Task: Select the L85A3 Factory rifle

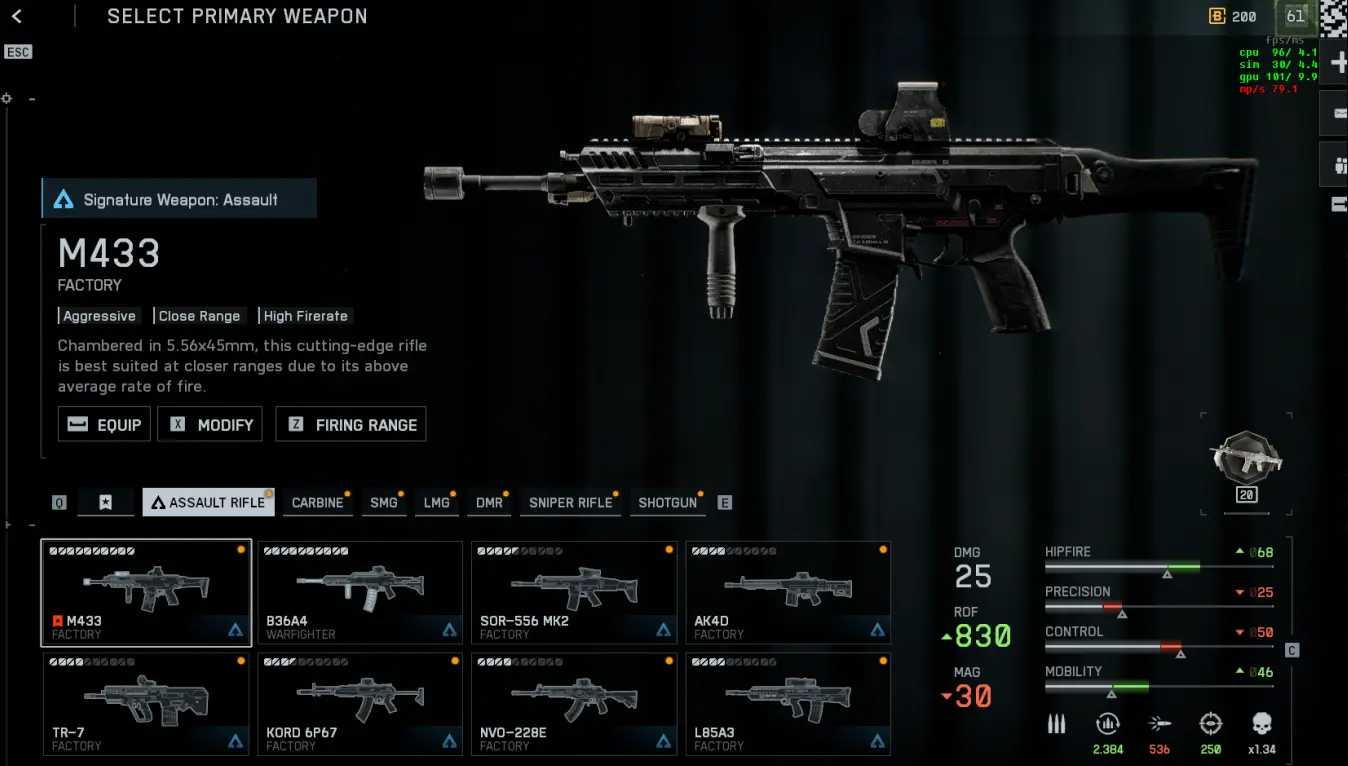Action: (788, 704)
